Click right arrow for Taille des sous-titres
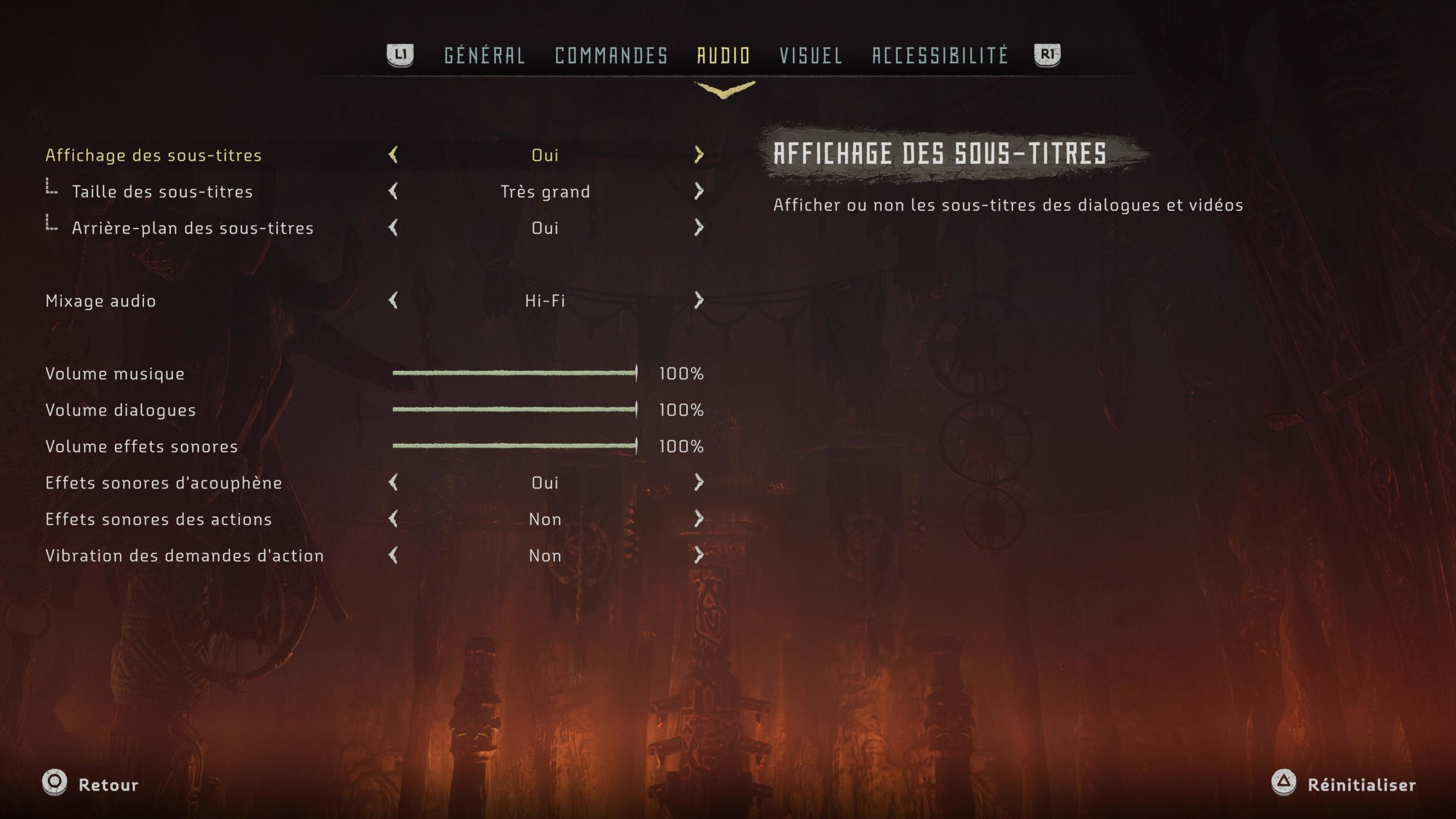The height and width of the screenshot is (819, 1456). (x=699, y=191)
